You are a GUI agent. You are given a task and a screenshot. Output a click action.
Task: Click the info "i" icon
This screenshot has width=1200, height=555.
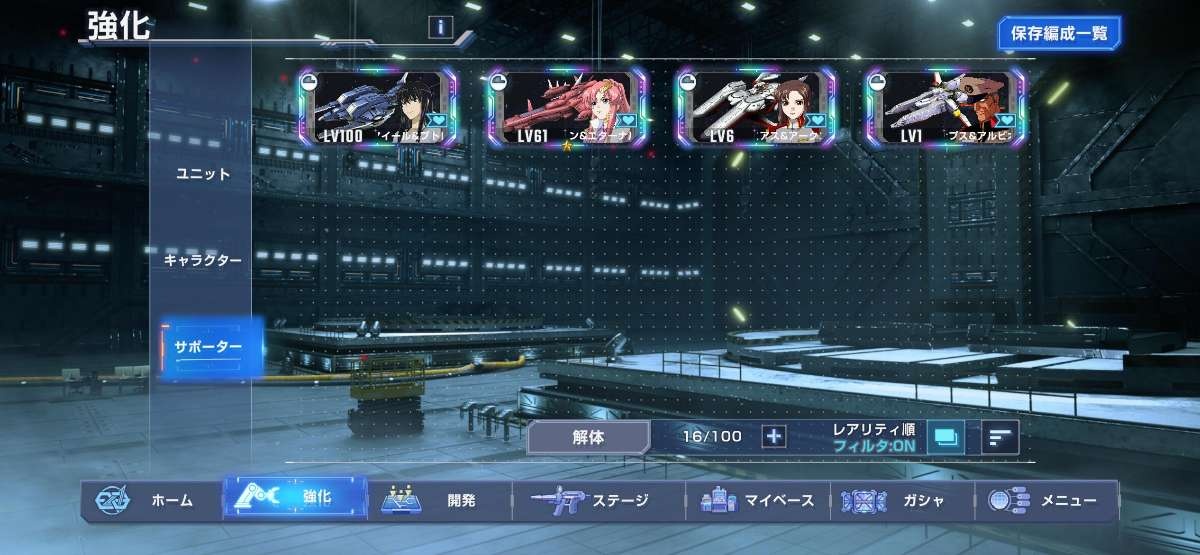coord(441,27)
